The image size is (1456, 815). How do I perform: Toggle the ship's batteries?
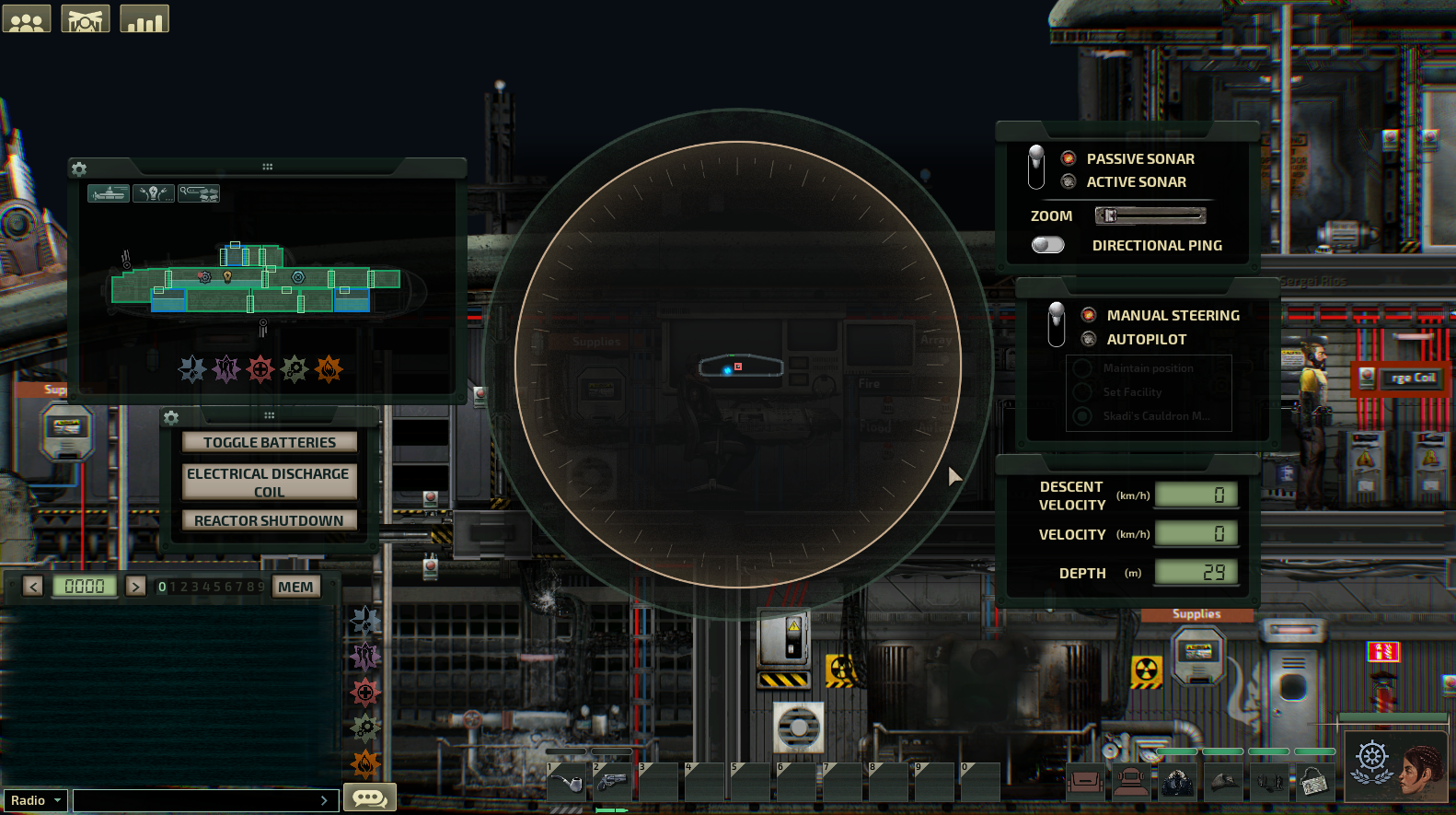coord(270,442)
